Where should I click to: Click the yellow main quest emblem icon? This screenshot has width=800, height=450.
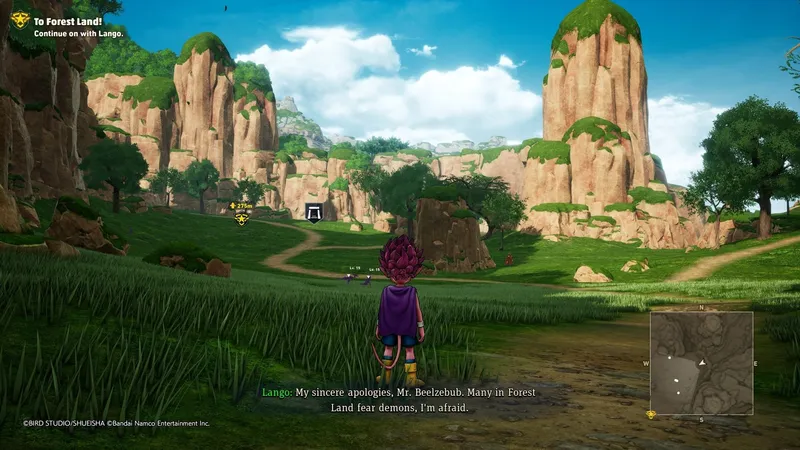(x=18, y=21)
